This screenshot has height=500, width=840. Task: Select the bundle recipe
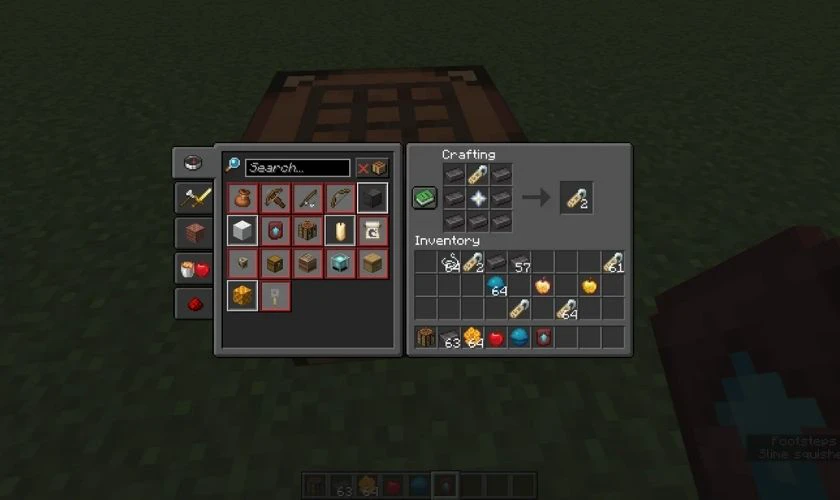click(242, 198)
